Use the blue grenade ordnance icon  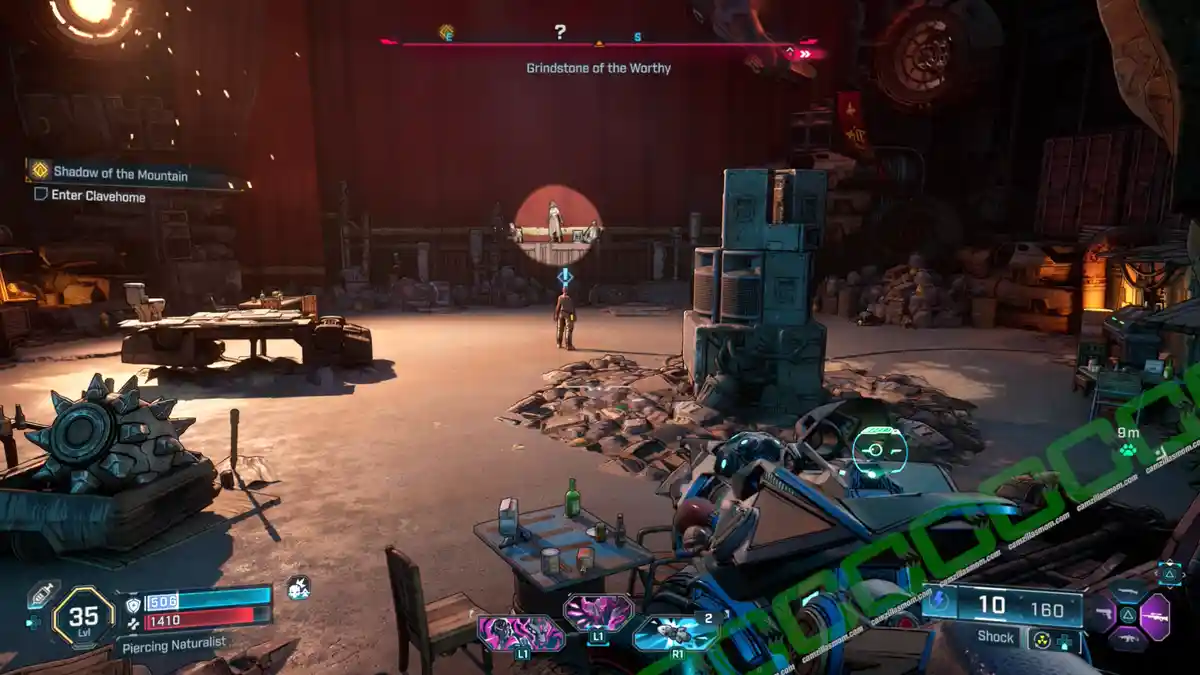click(675, 633)
